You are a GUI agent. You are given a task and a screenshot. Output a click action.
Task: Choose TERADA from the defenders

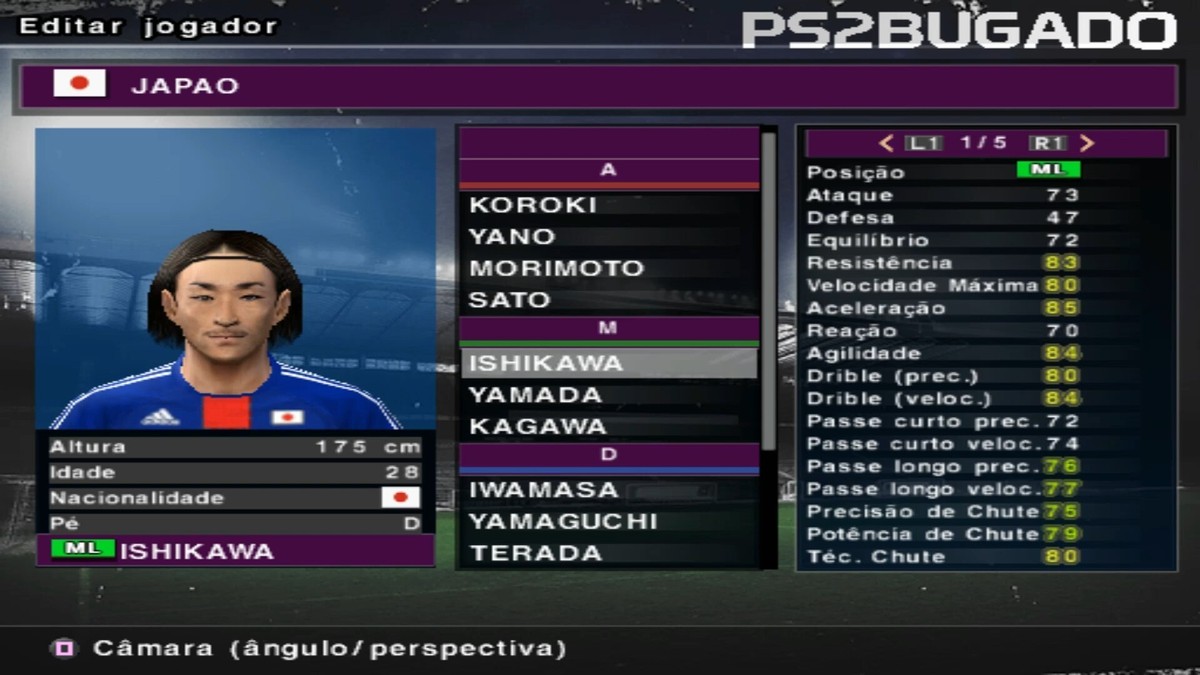click(x=608, y=553)
